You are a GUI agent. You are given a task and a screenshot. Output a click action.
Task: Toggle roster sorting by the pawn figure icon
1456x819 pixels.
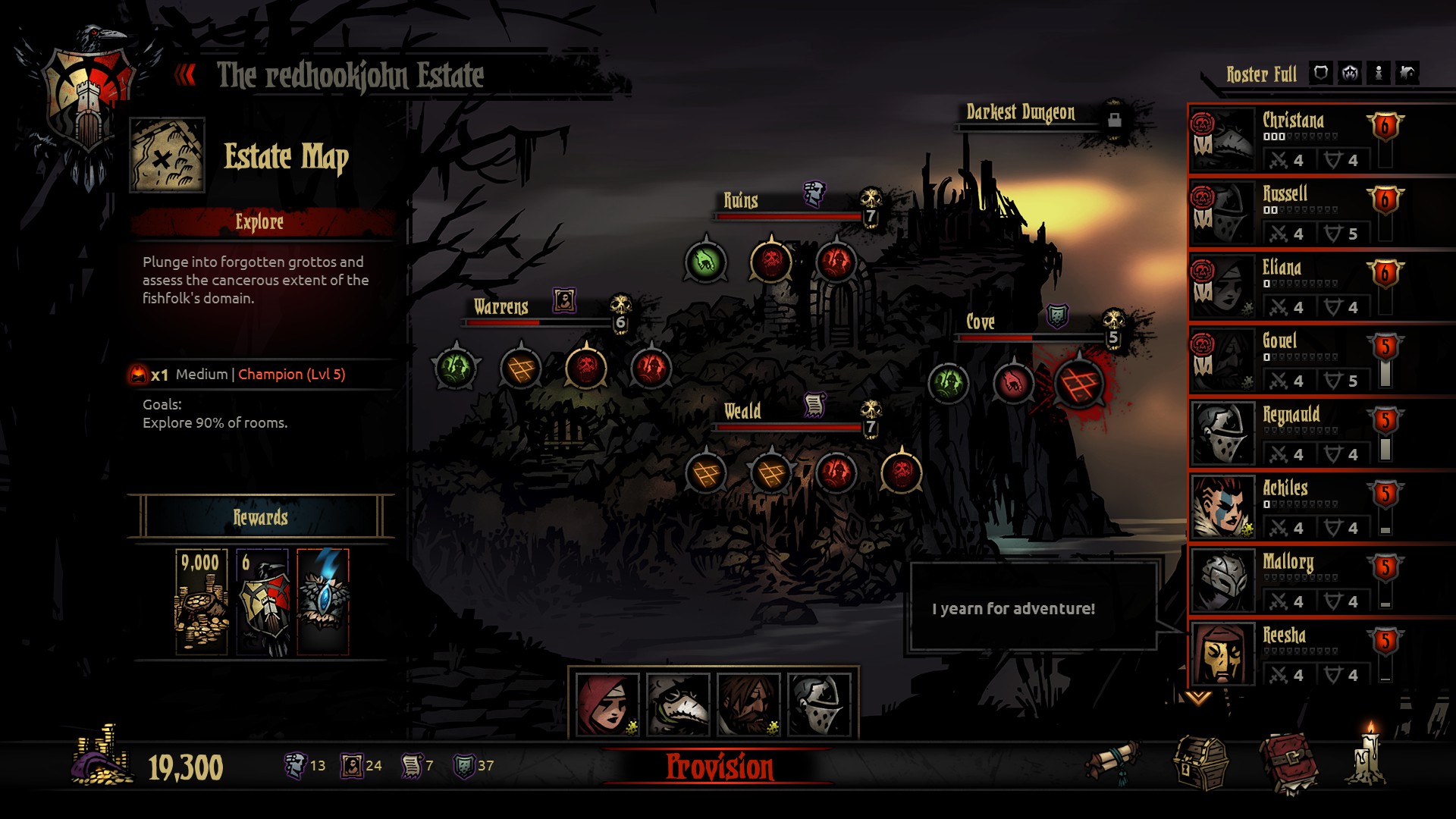1379,73
